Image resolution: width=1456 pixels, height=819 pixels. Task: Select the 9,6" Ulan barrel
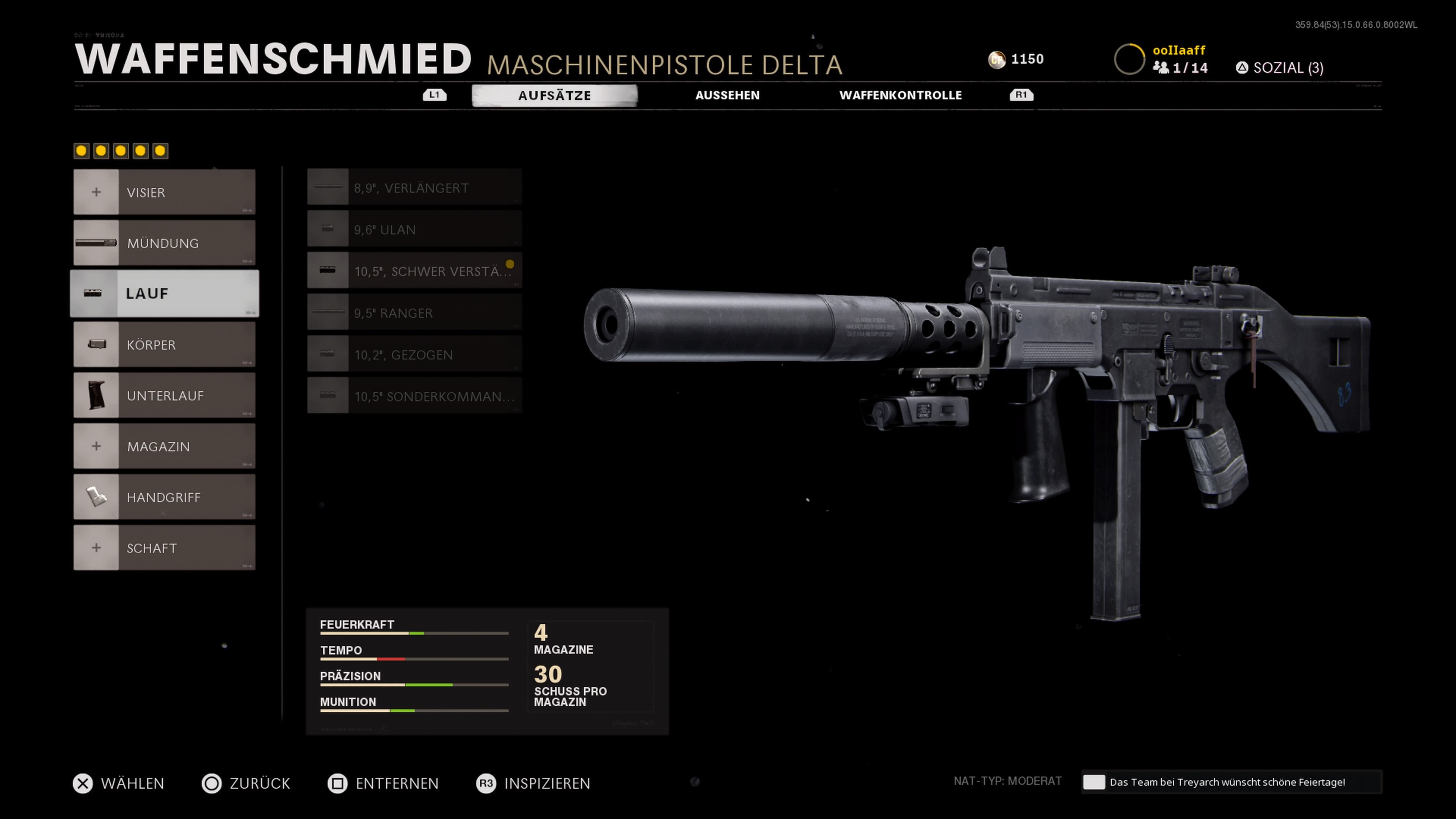pyautogui.click(x=414, y=229)
